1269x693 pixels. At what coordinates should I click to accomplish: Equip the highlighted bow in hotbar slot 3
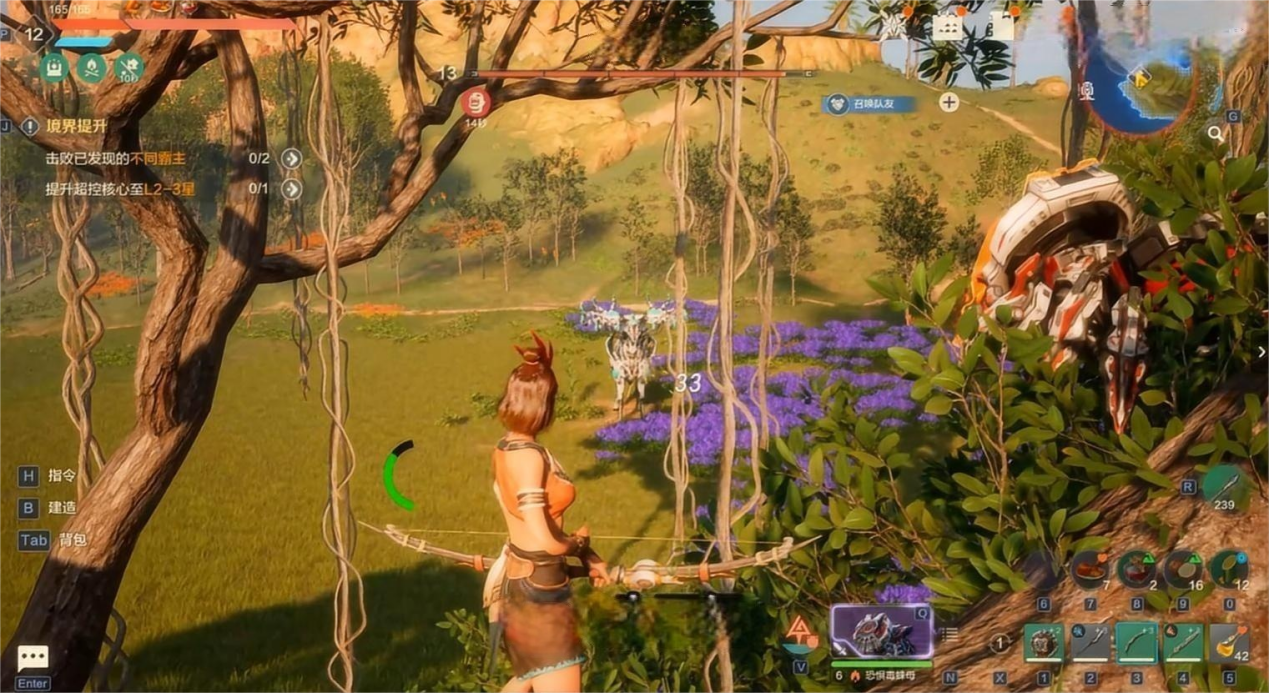coord(1136,643)
